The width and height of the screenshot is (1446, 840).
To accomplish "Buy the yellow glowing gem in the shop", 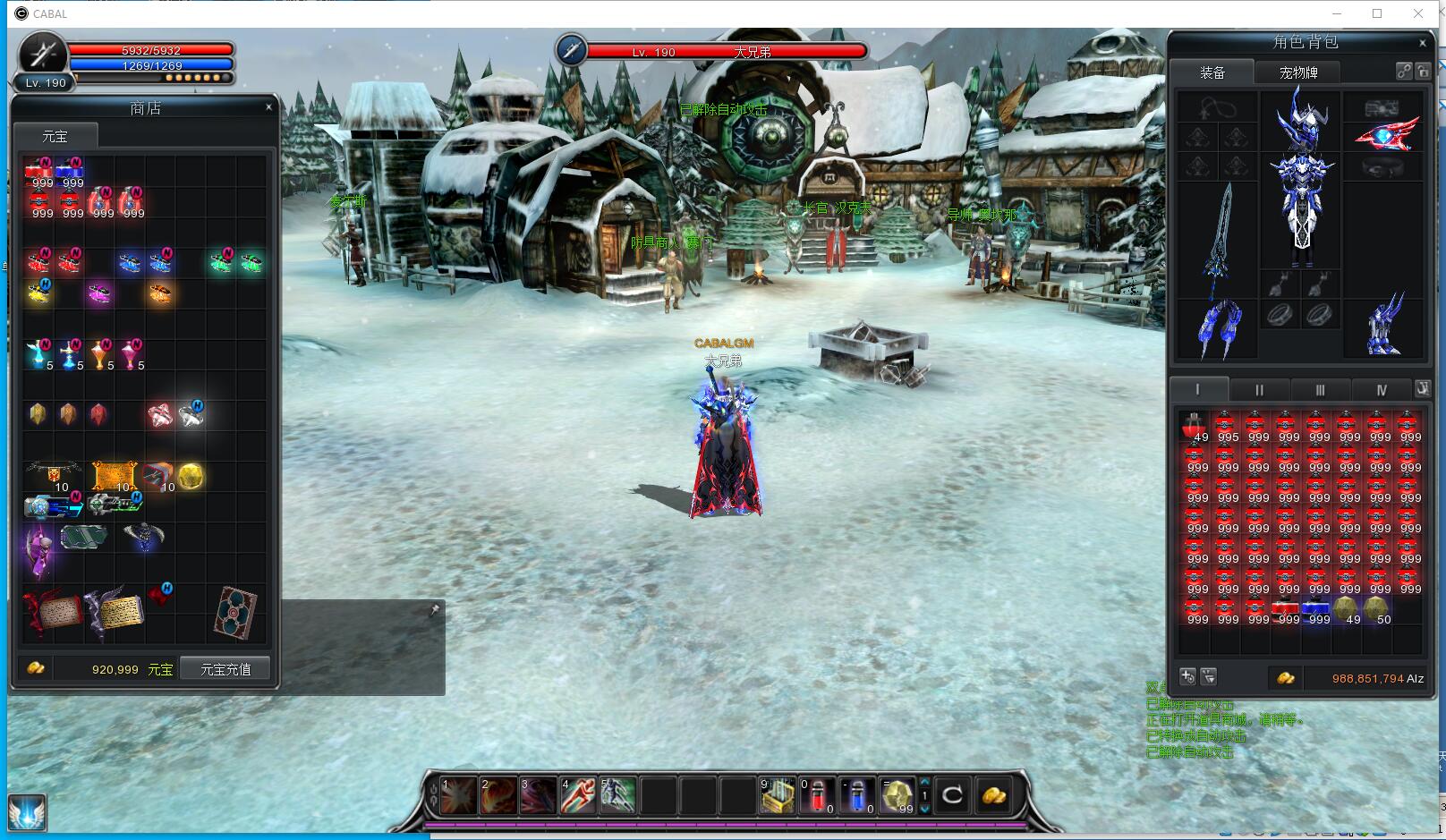I will 191,477.
